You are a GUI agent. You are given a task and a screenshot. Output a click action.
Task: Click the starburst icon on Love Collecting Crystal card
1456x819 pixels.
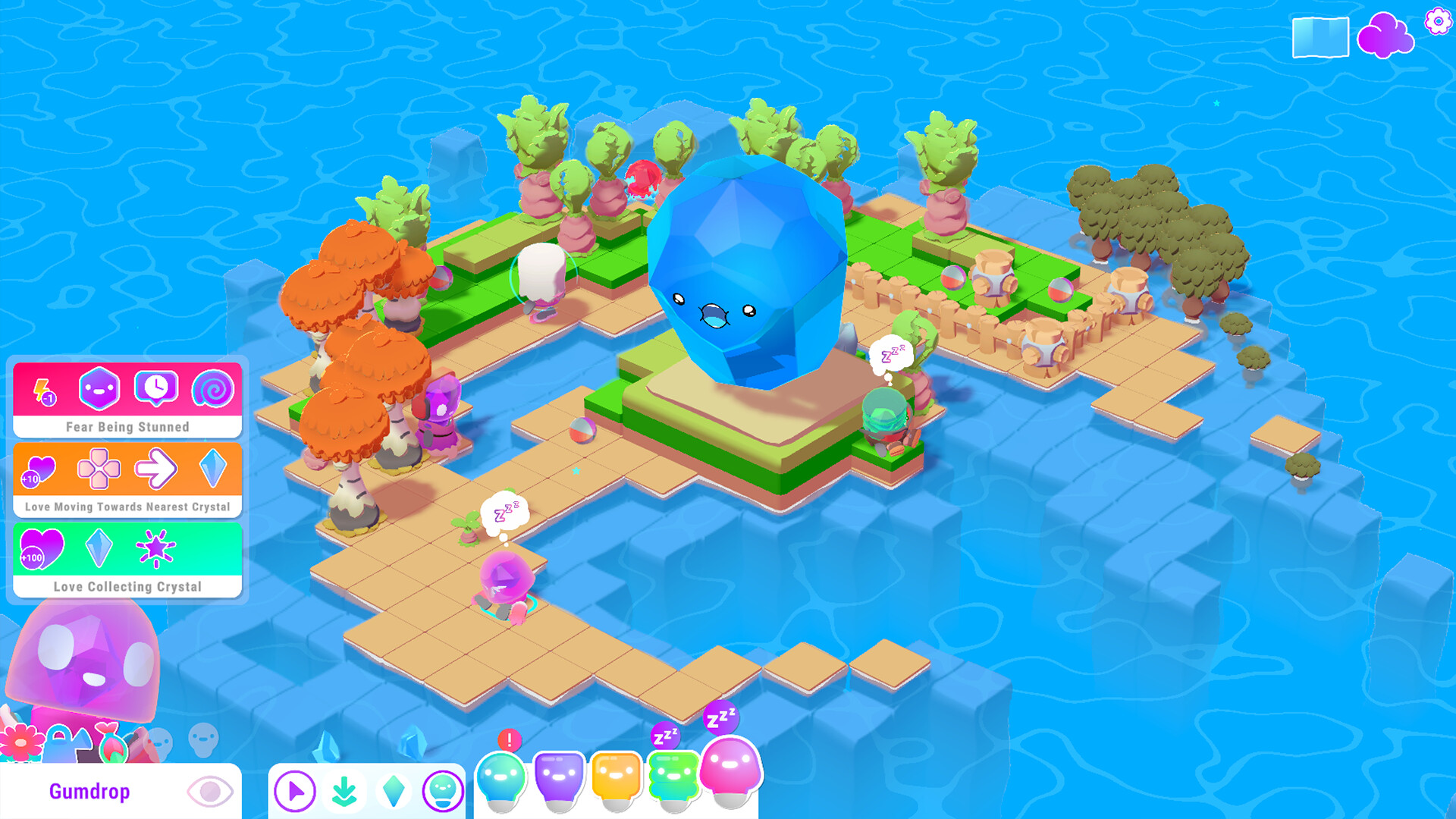coord(155,549)
